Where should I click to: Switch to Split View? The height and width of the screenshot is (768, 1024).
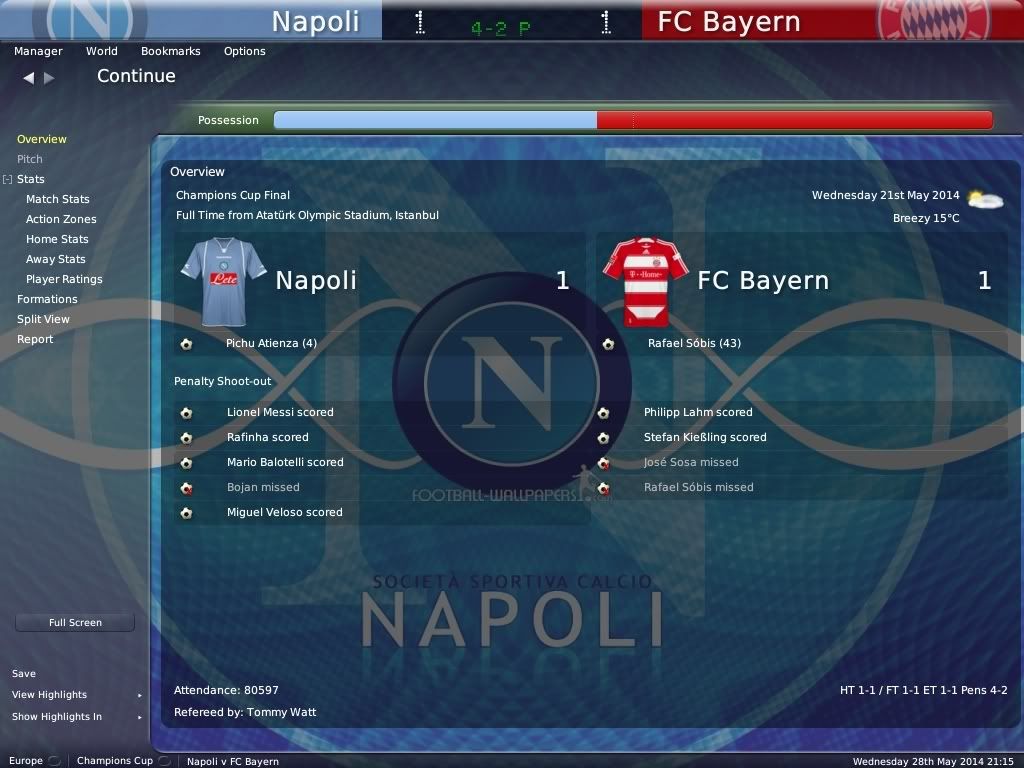pos(43,319)
